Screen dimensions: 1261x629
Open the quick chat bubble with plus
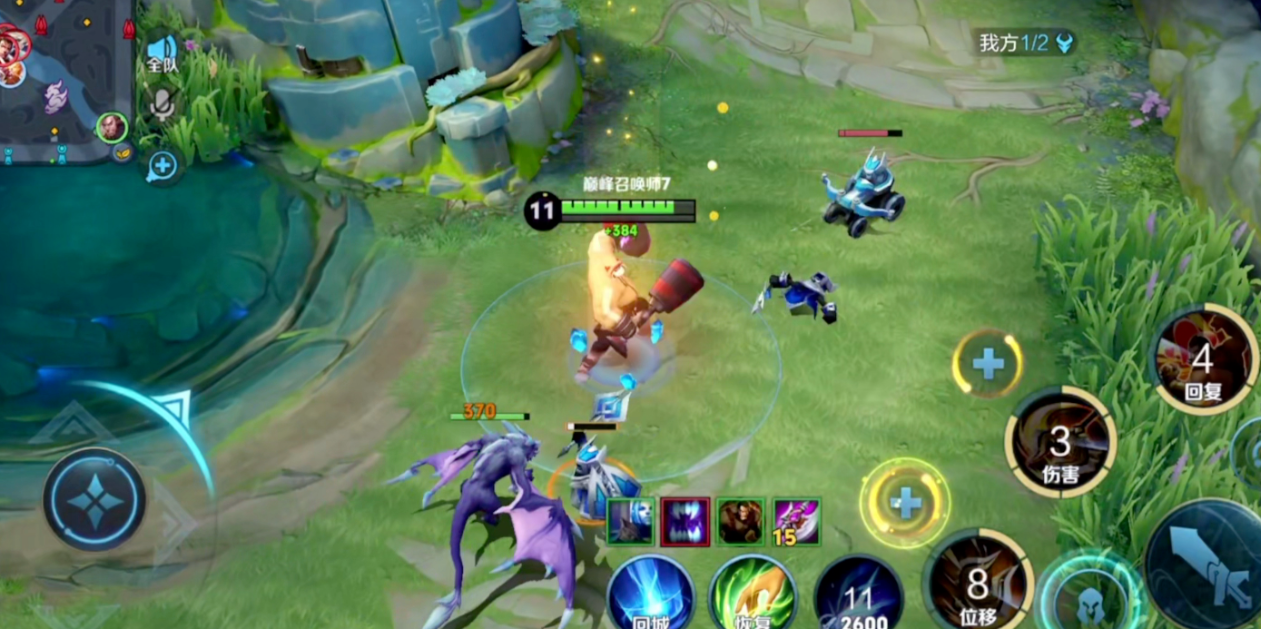point(162,166)
